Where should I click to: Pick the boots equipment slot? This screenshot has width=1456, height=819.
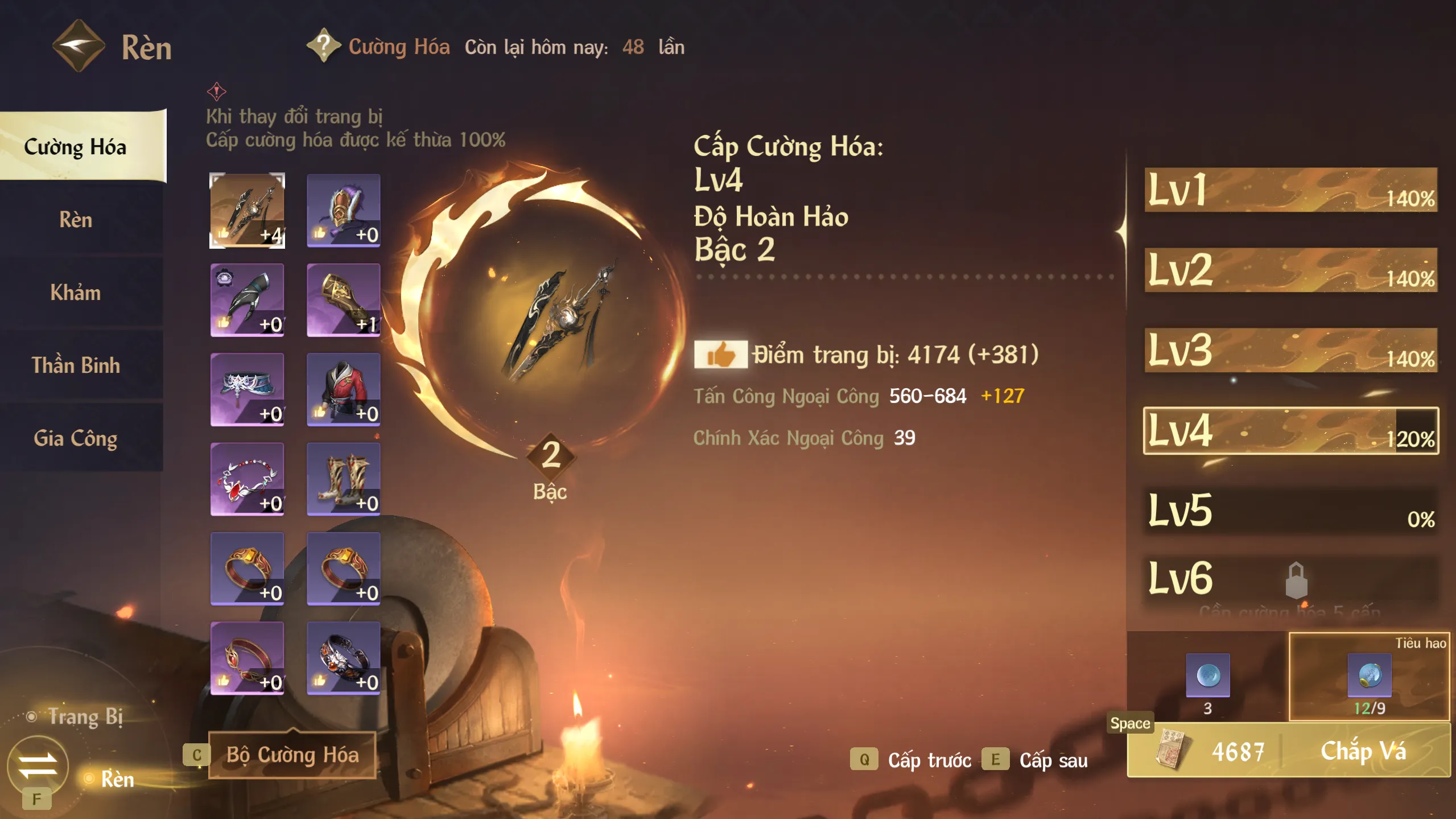tap(343, 479)
